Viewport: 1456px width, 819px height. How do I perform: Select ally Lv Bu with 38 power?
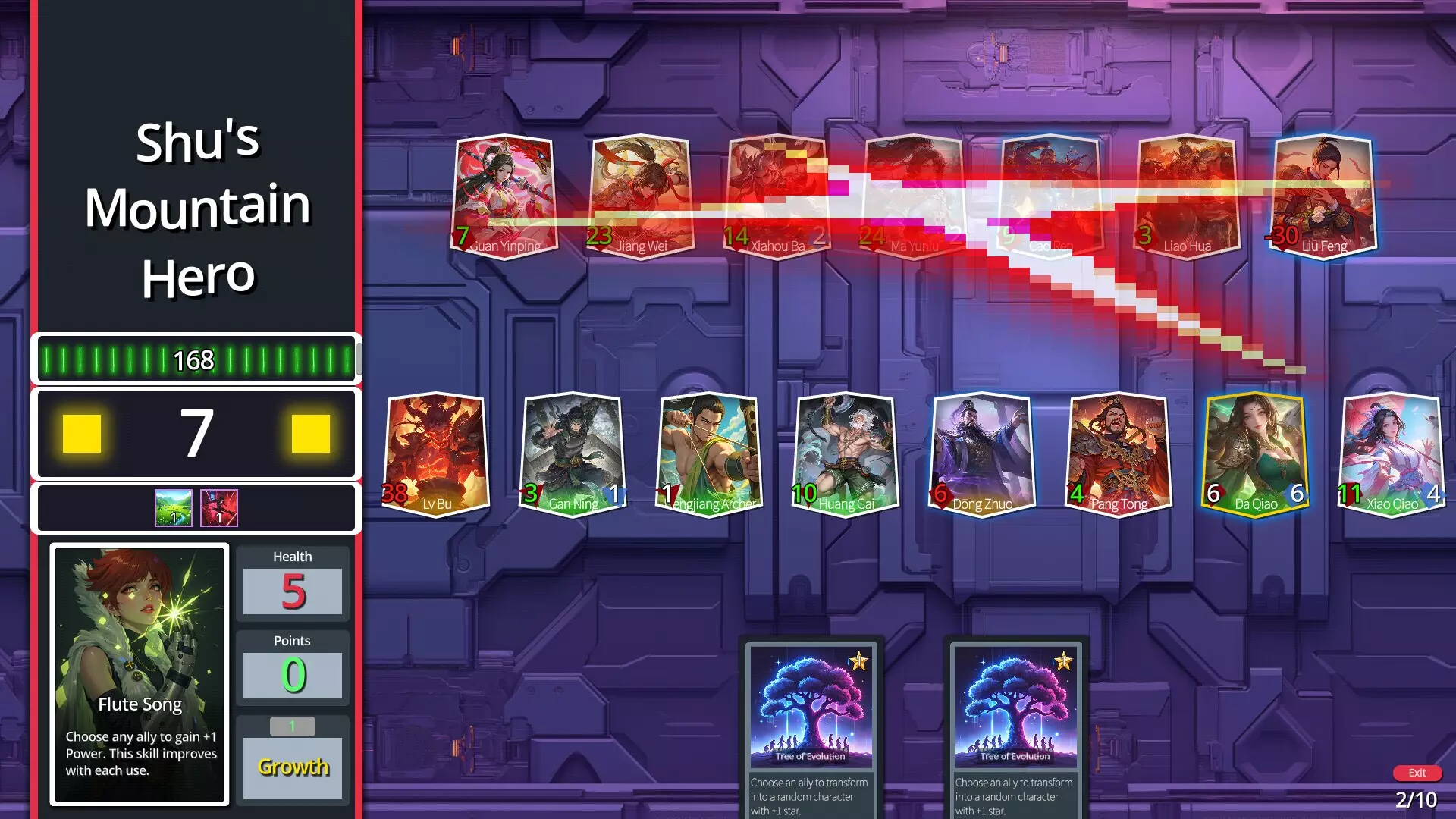pyautogui.click(x=435, y=453)
